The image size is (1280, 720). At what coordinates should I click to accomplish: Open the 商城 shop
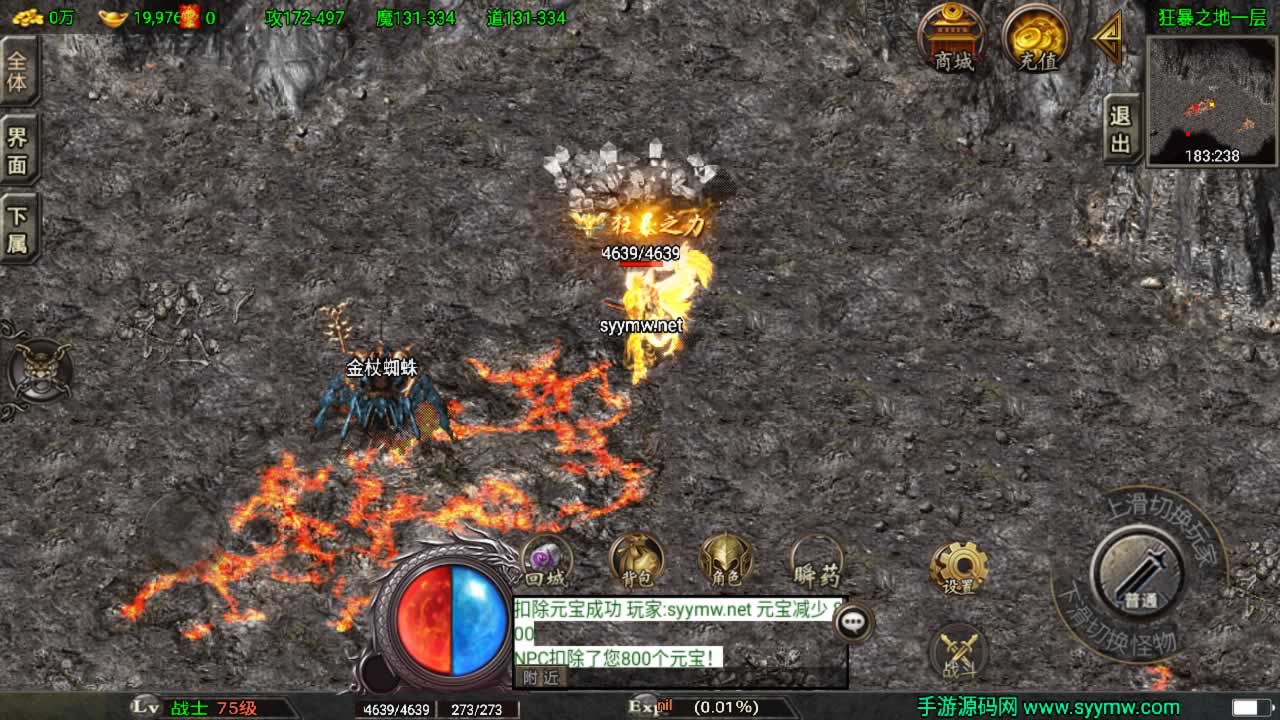(952, 38)
